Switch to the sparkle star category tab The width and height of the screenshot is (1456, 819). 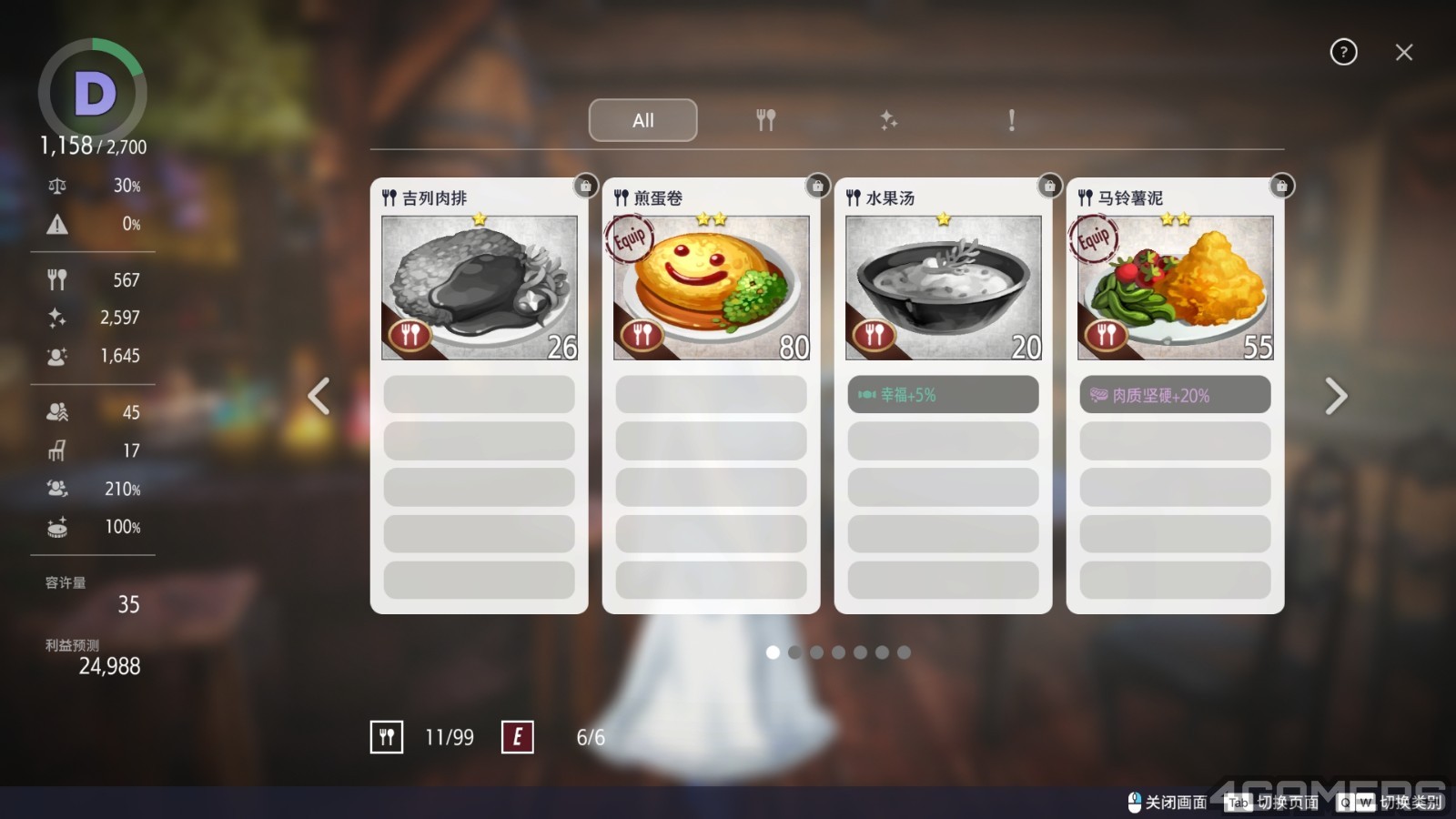(x=888, y=120)
